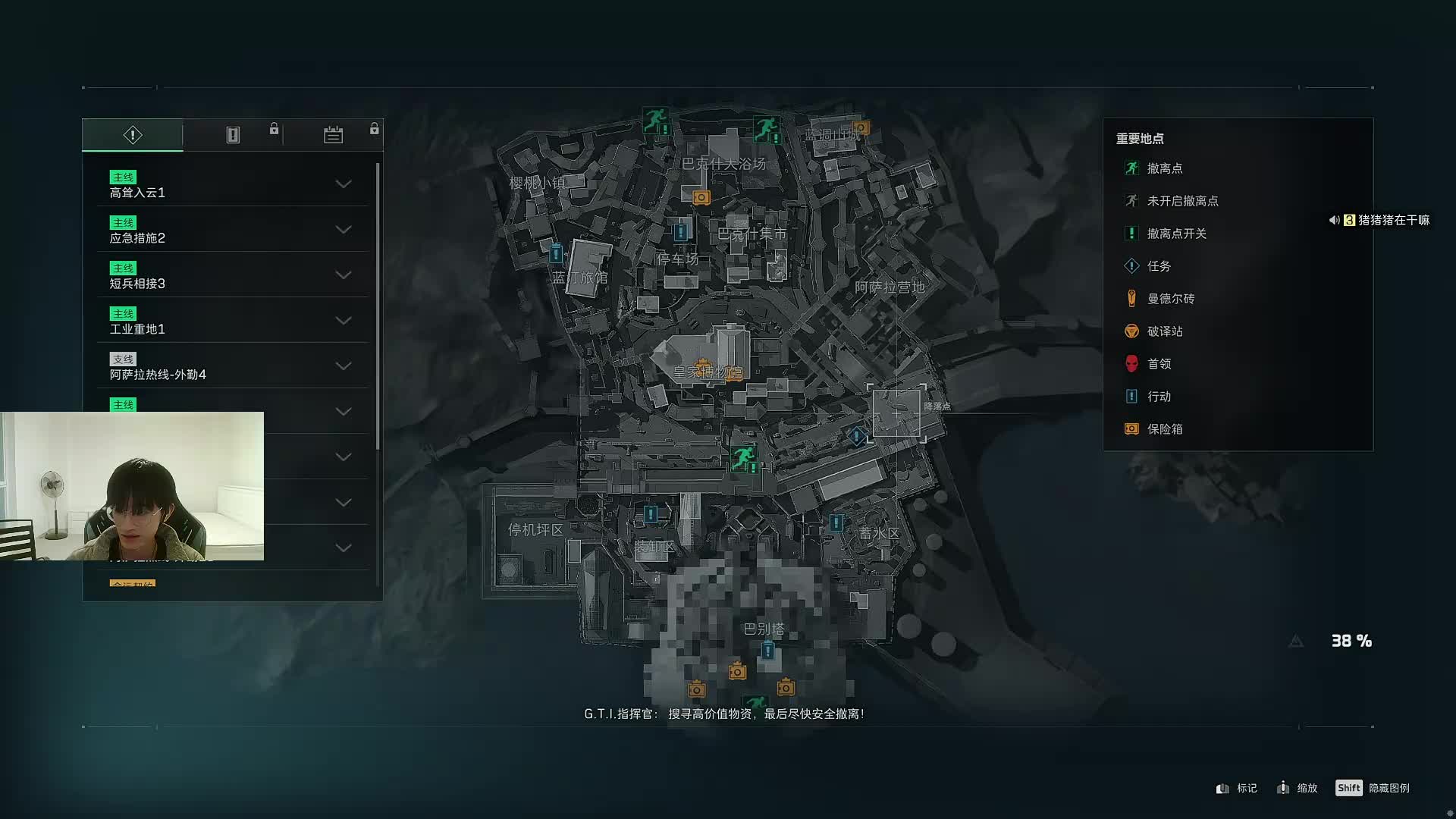Expand the 工业重地1 quest row
This screenshot has height=819, width=1456.
[343, 321]
